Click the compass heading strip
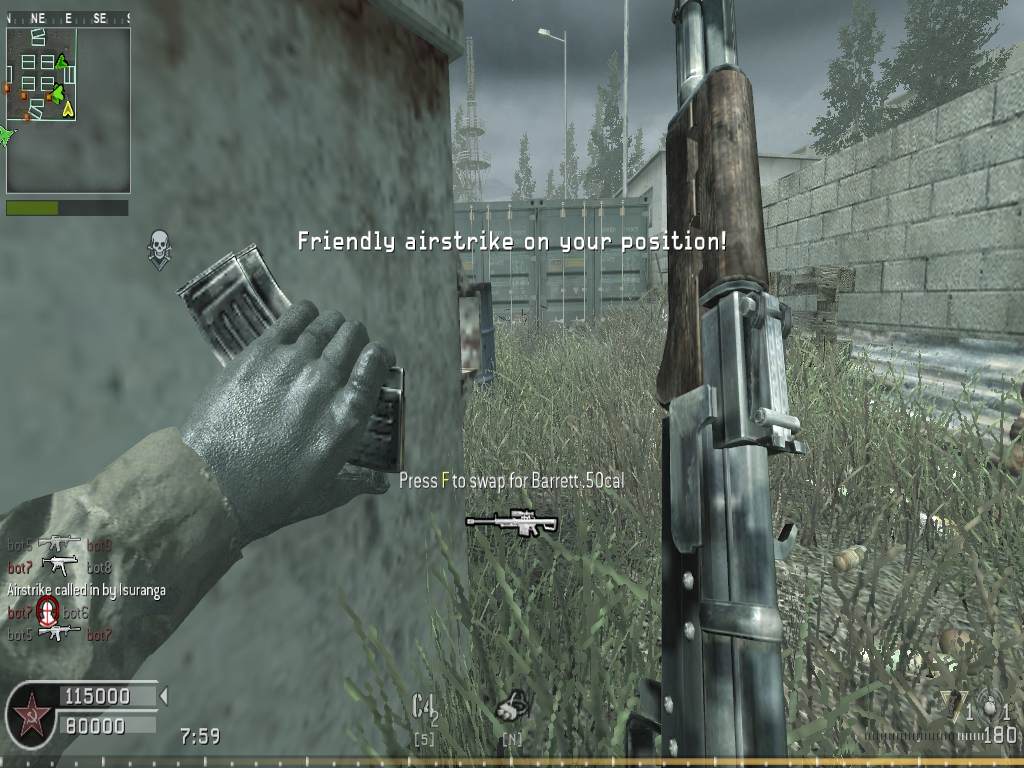Image resolution: width=1024 pixels, height=768 pixels. tap(68, 18)
